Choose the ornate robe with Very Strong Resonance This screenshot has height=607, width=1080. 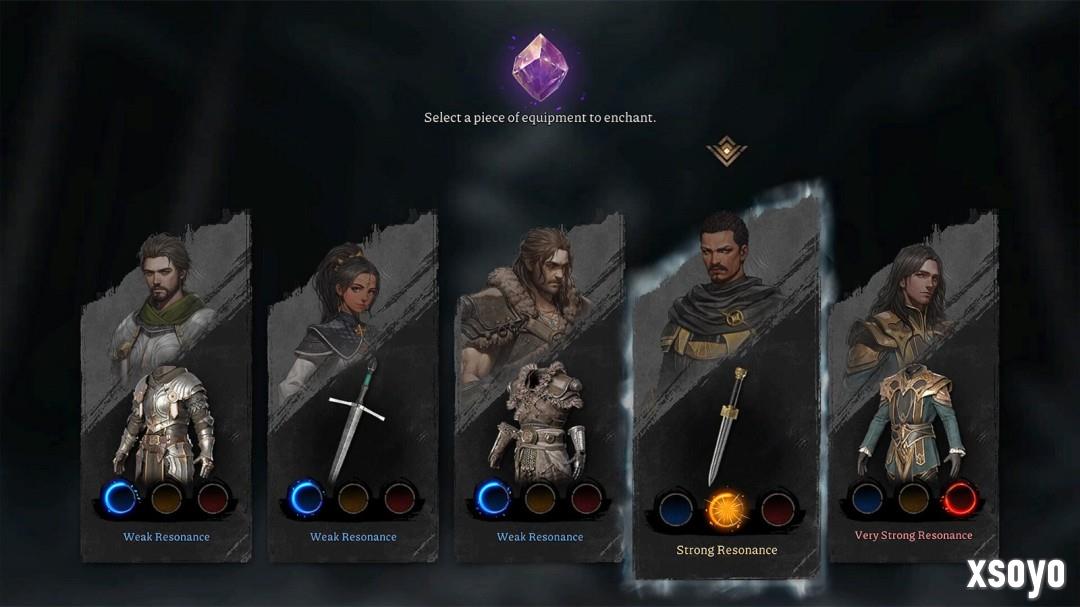[x=912, y=420]
